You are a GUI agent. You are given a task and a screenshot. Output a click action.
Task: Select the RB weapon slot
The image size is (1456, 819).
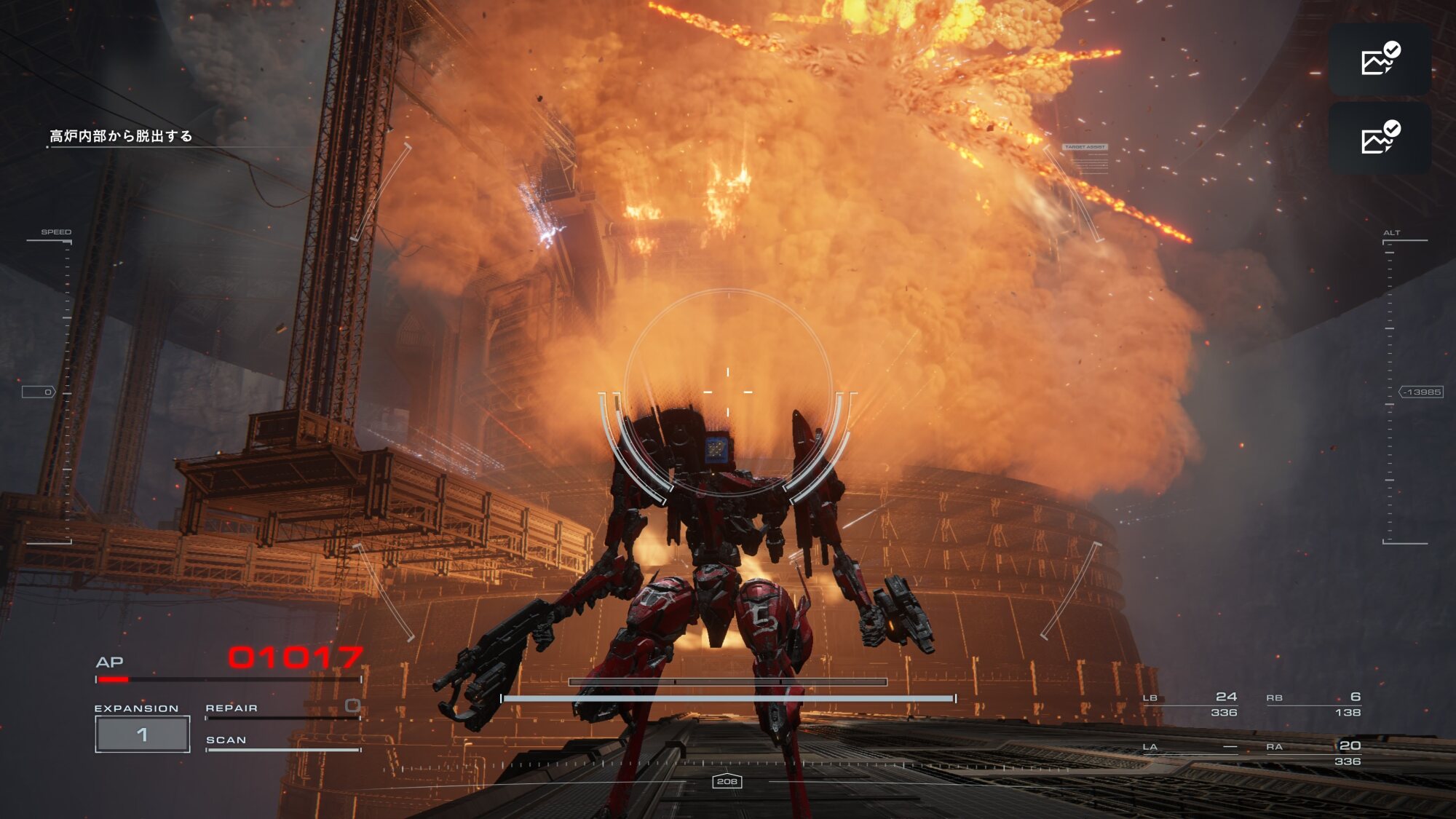[1313, 704]
